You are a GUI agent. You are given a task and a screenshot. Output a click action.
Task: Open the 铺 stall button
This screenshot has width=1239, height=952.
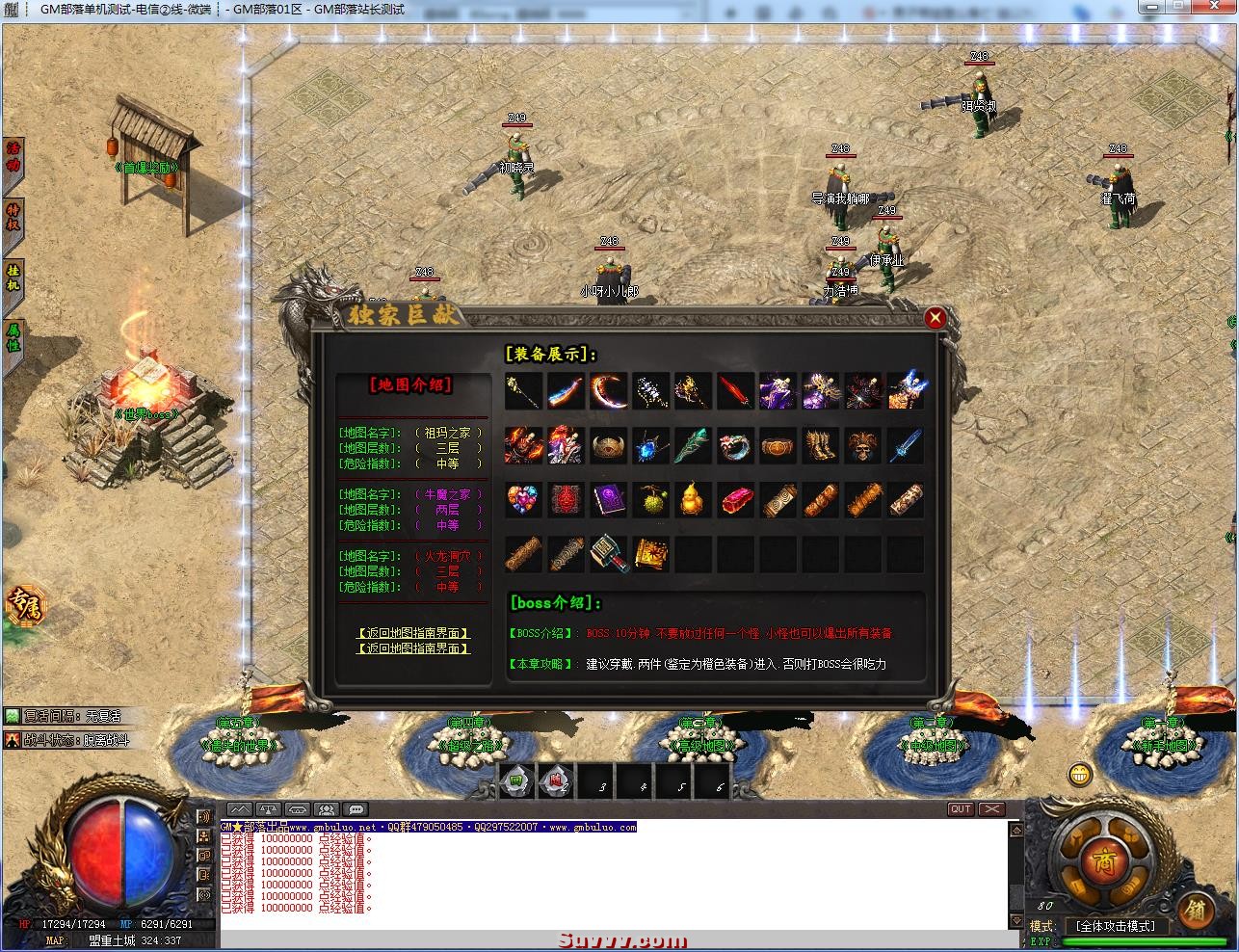point(1197,909)
